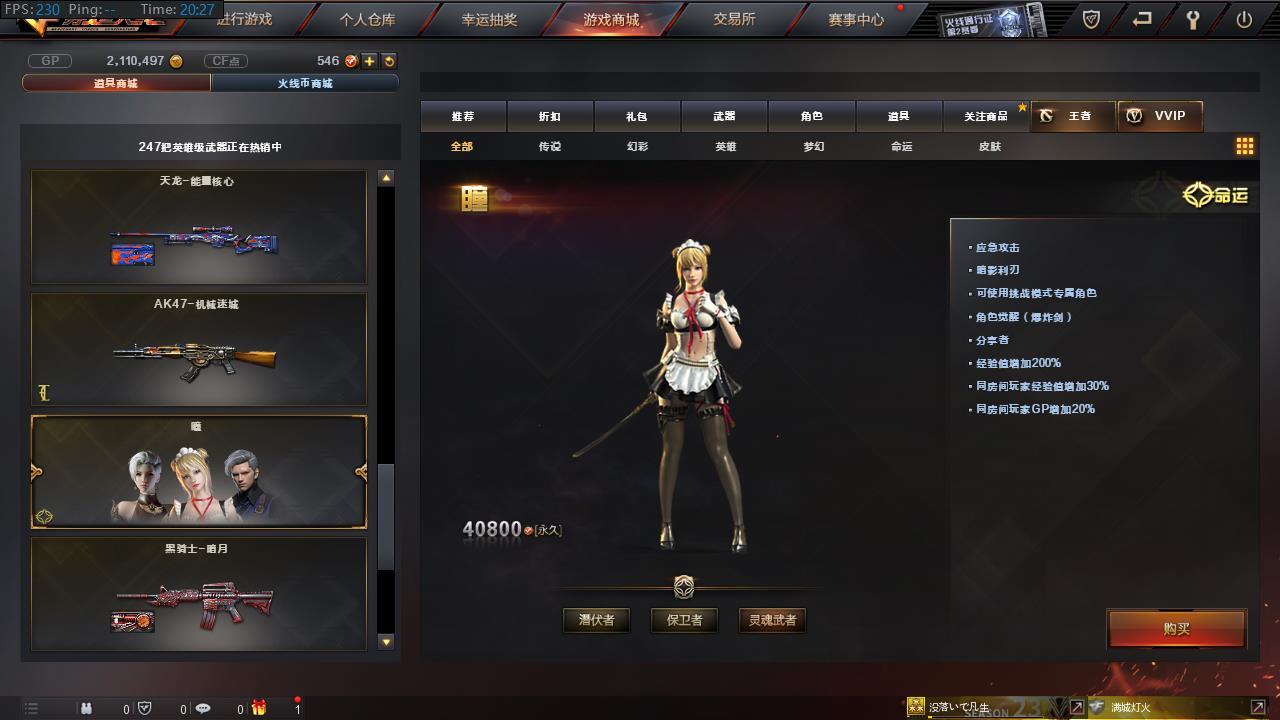This screenshot has height=720, width=1280.
Task: Open the gift box icon in bottom bar
Action: 260,710
